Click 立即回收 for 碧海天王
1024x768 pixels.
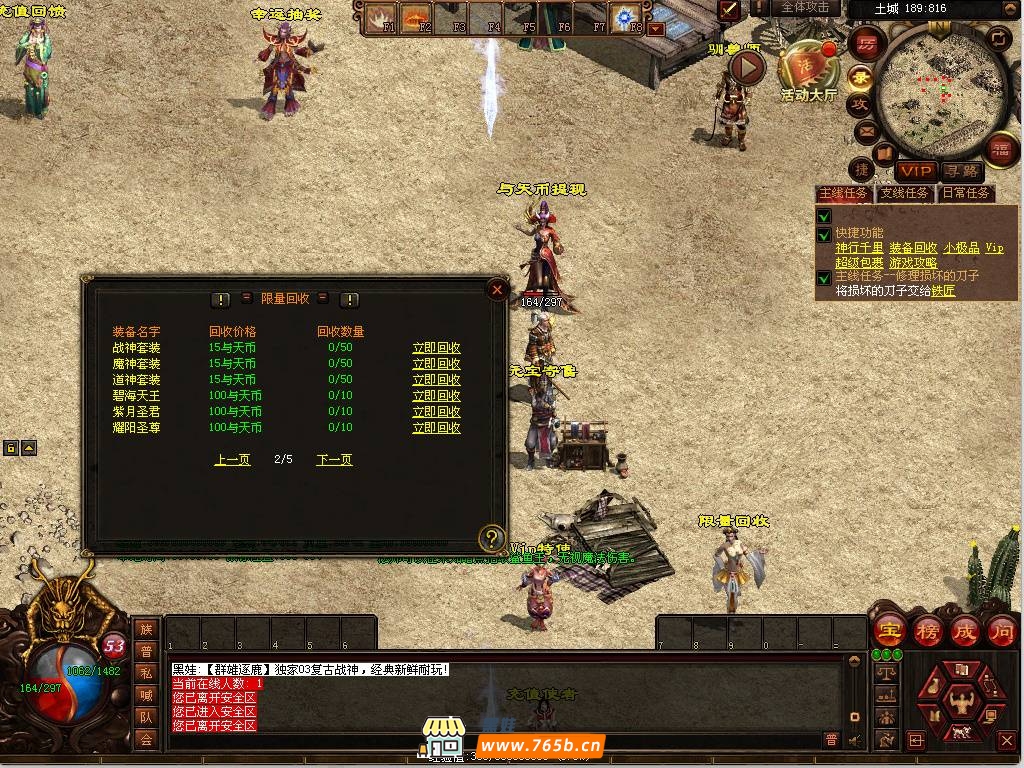coord(436,396)
